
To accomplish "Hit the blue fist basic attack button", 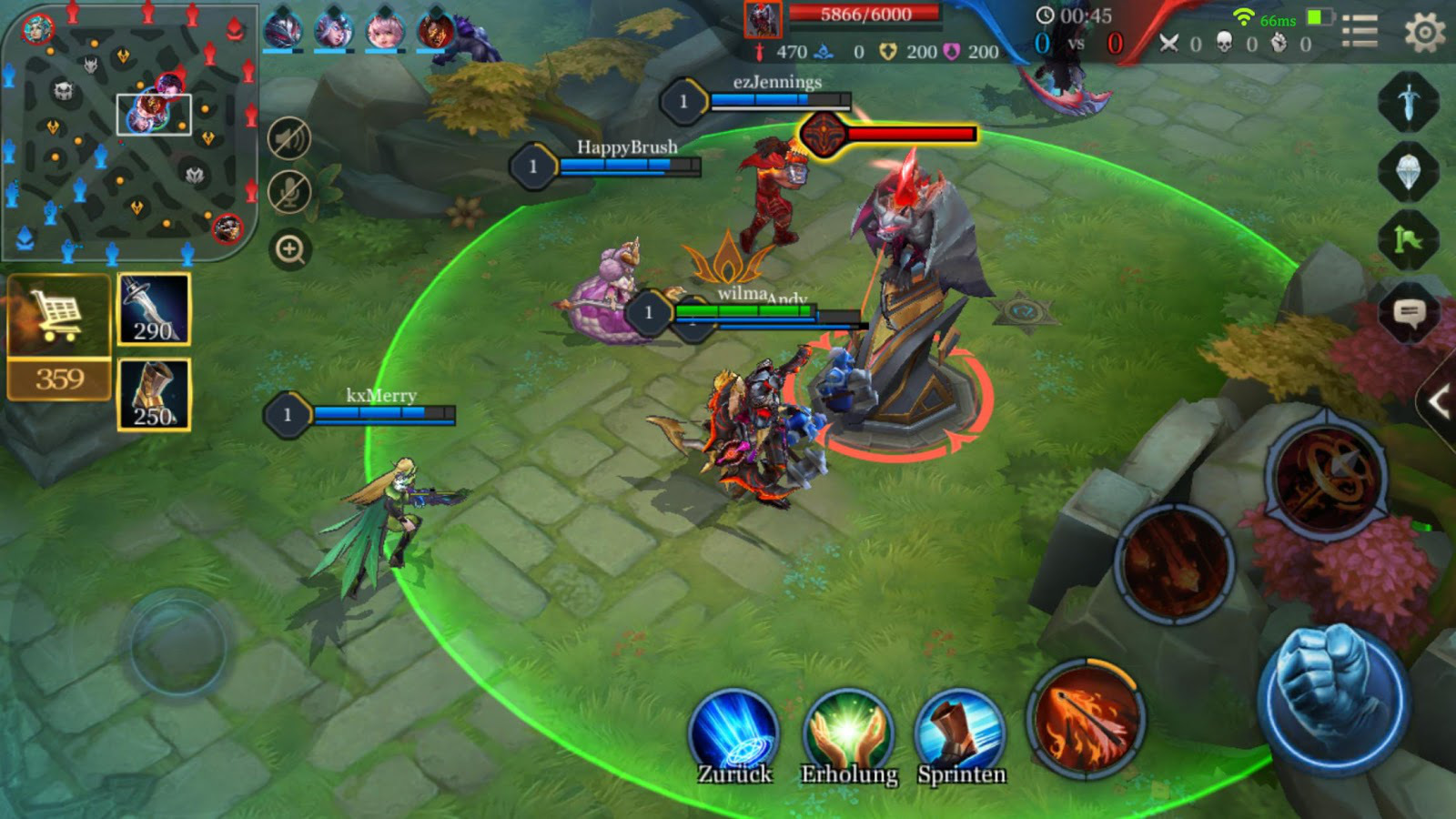I will click(x=1332, y=699).
